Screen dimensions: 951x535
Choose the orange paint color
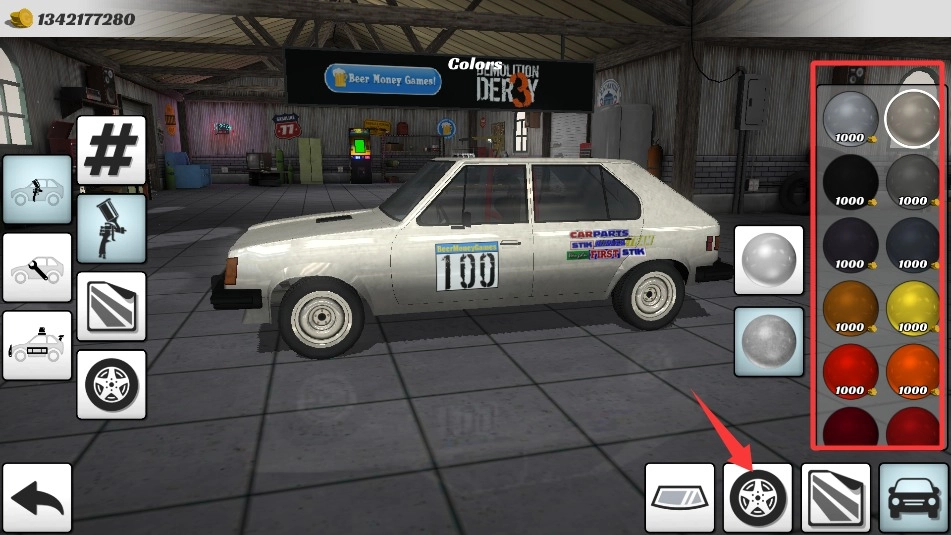(913, 370)
